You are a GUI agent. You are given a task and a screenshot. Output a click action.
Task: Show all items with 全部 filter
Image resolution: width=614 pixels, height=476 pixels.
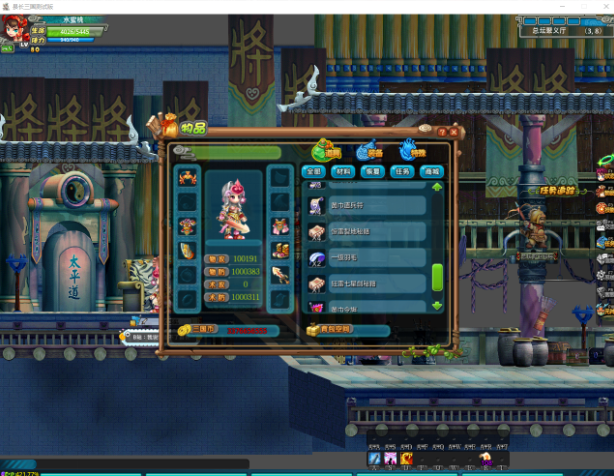pos(314,171)
